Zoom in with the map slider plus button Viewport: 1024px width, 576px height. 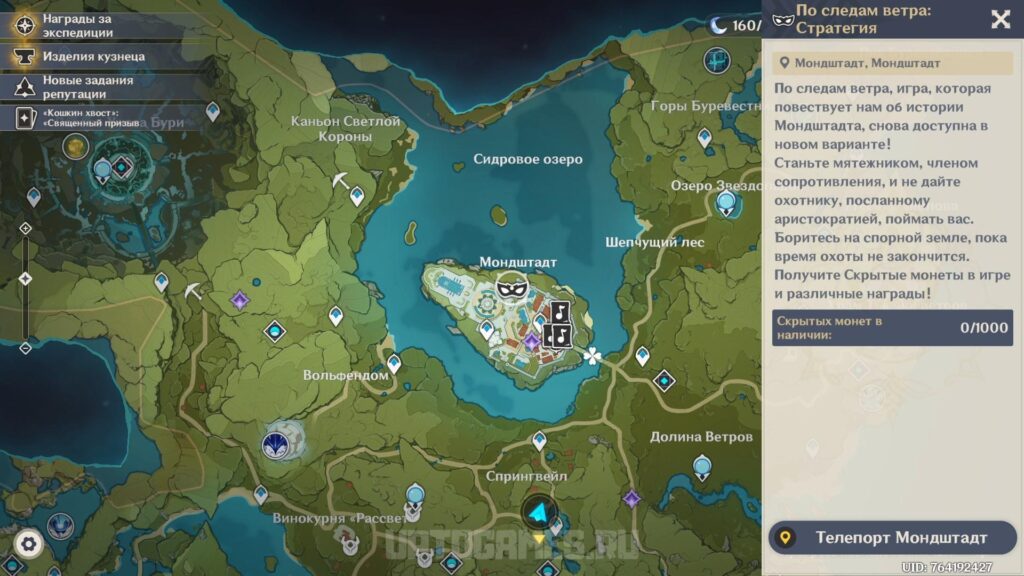[26, 228]
